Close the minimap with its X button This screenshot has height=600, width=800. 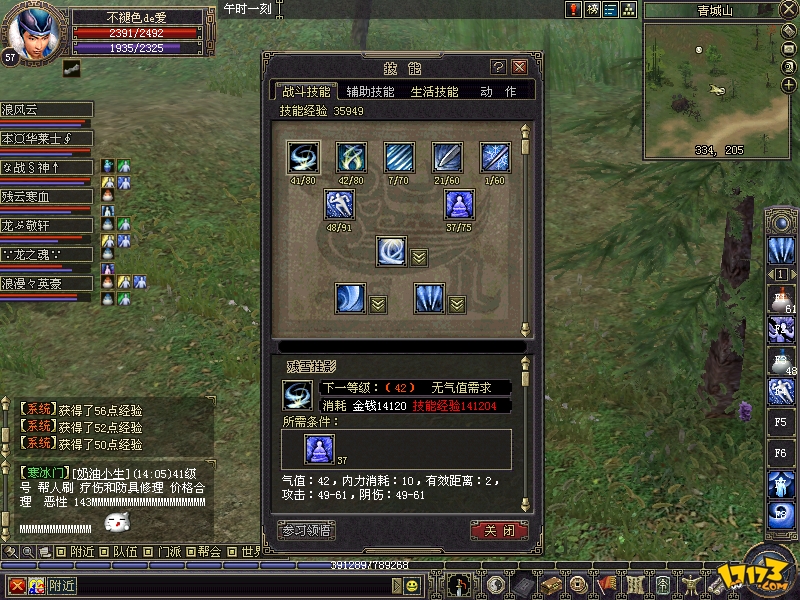pyautogui.click(x=787, y=10)
